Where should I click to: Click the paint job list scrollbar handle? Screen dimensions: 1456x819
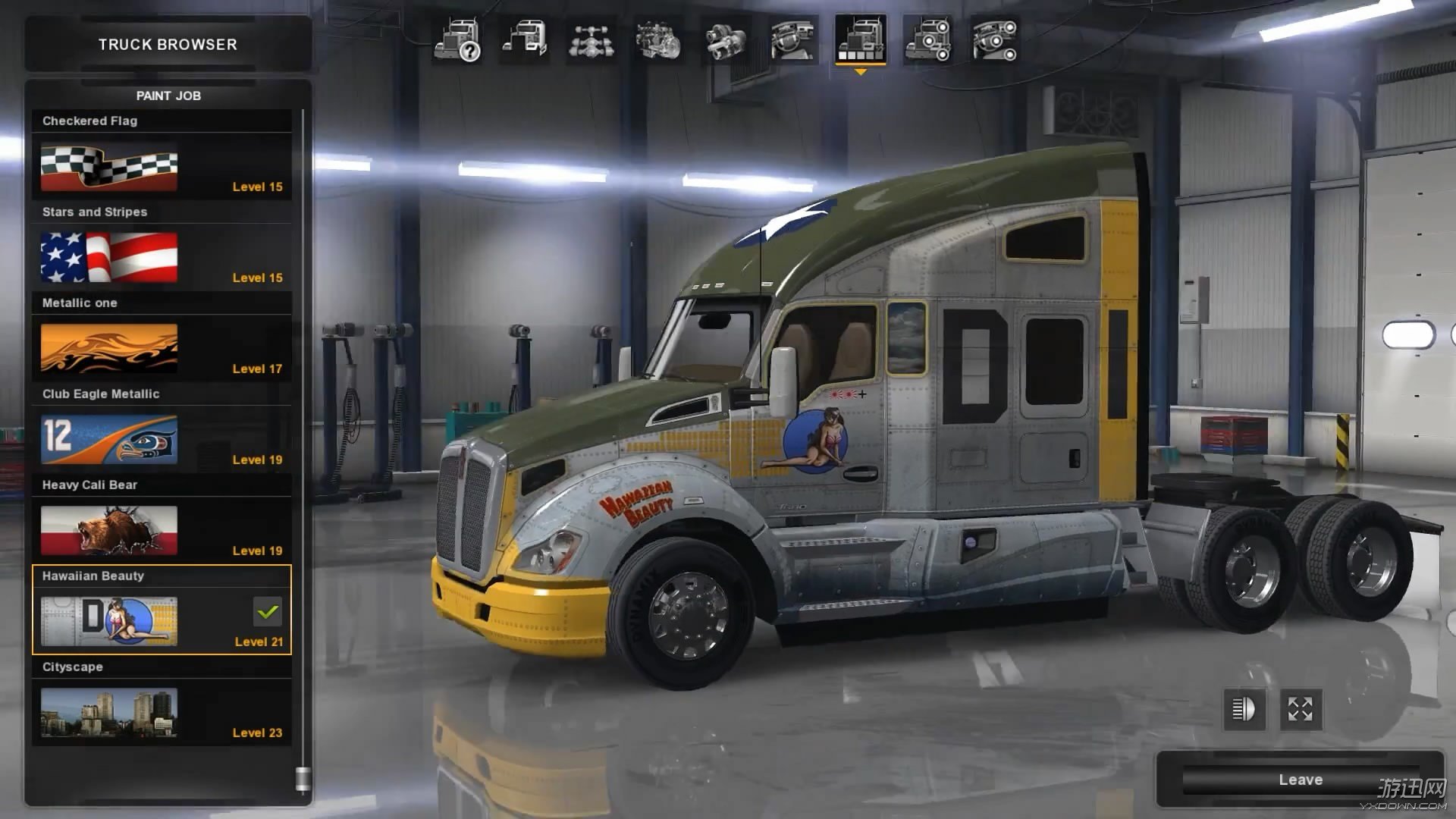coord(303,779)
